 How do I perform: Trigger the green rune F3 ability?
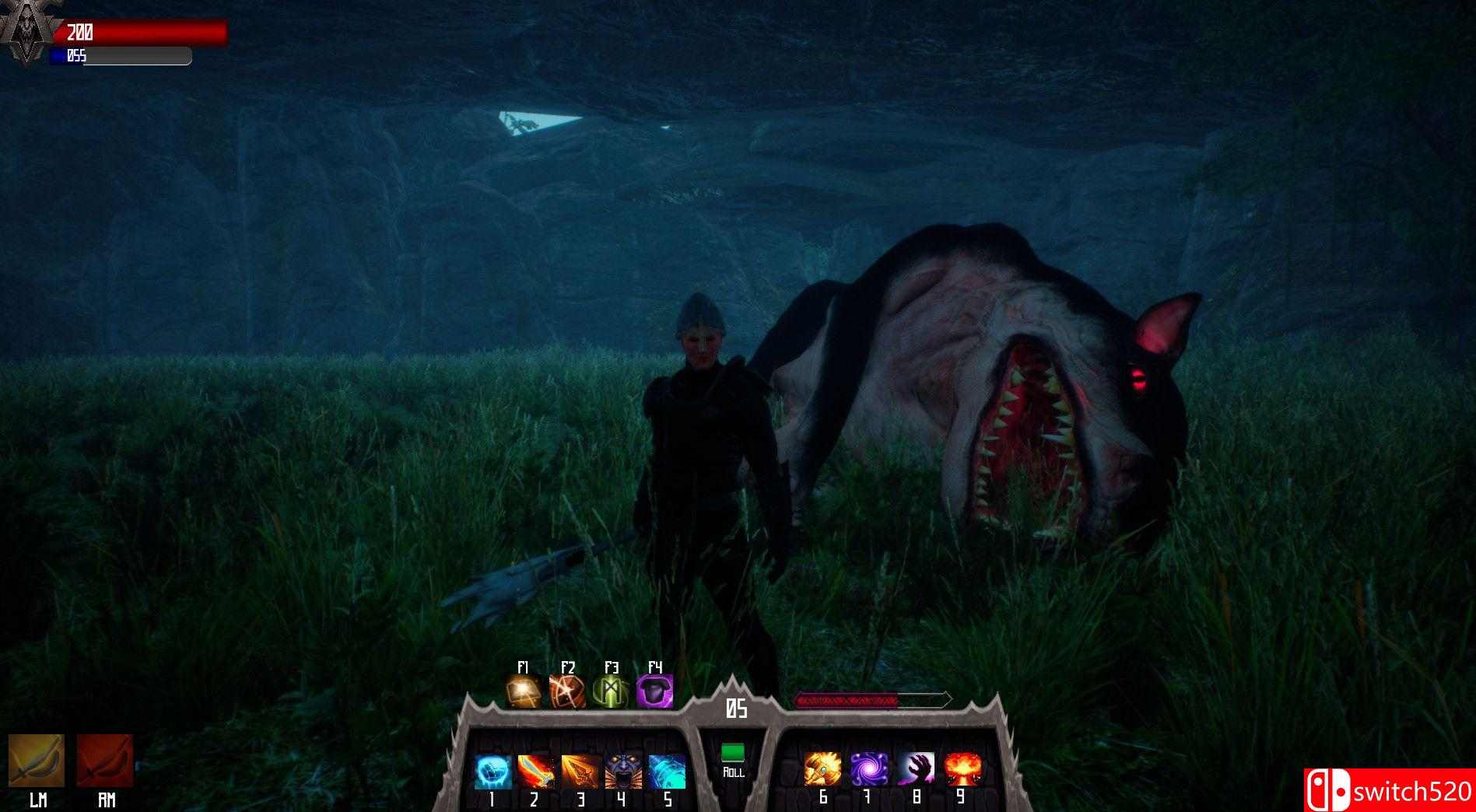pos(611,691)
